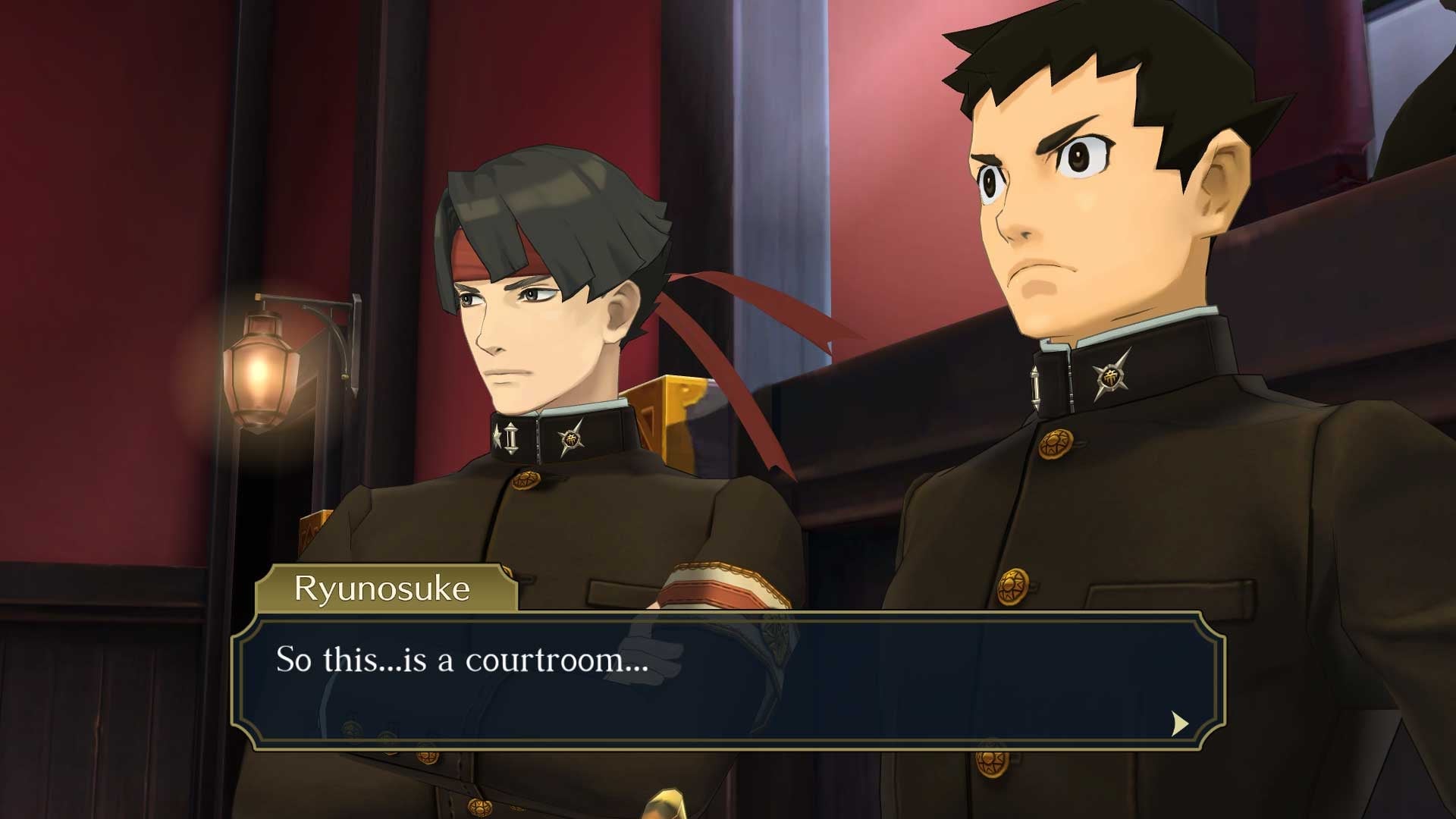The width and height of the screenshot is (1456, 819).
Task: Advance dialogue with the arrow indicator
Action: tap(1179, 723)
